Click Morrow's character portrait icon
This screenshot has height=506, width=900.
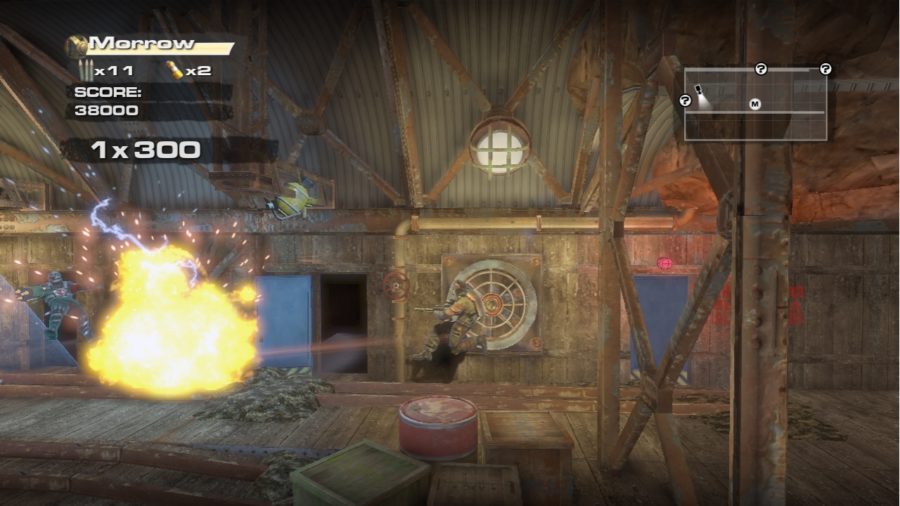76,45
